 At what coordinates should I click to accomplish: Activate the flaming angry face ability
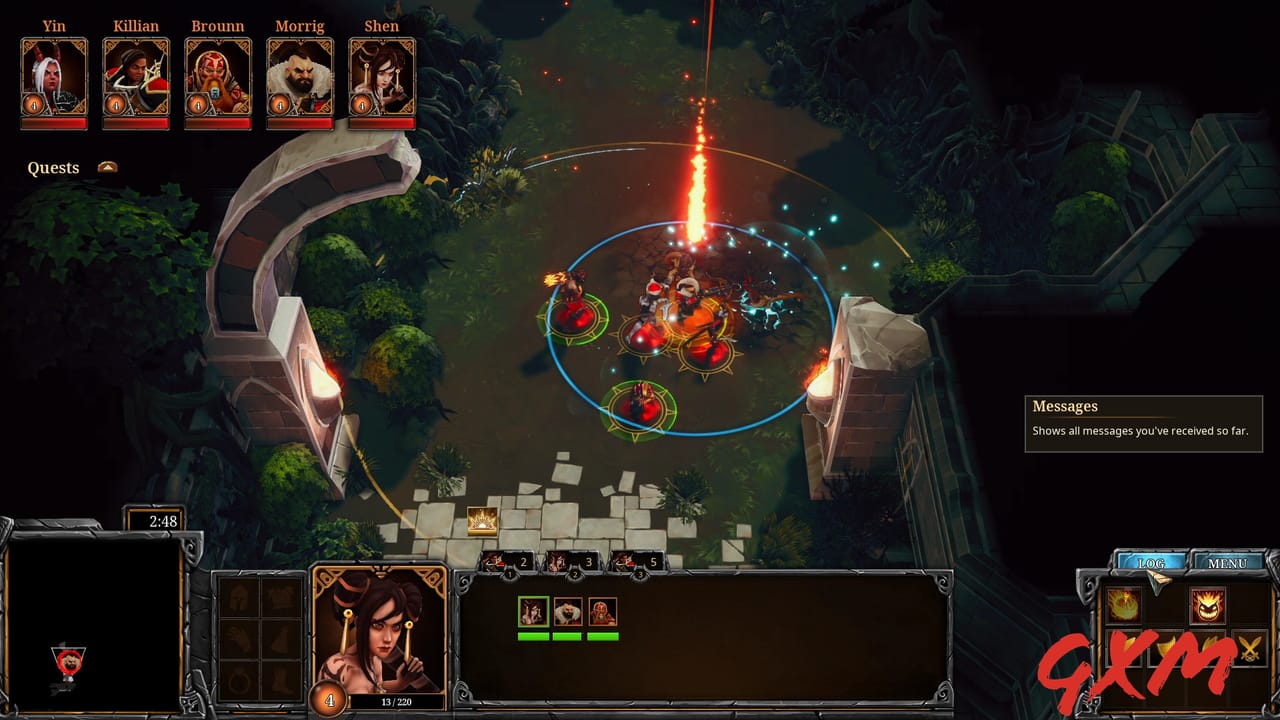1208,605
